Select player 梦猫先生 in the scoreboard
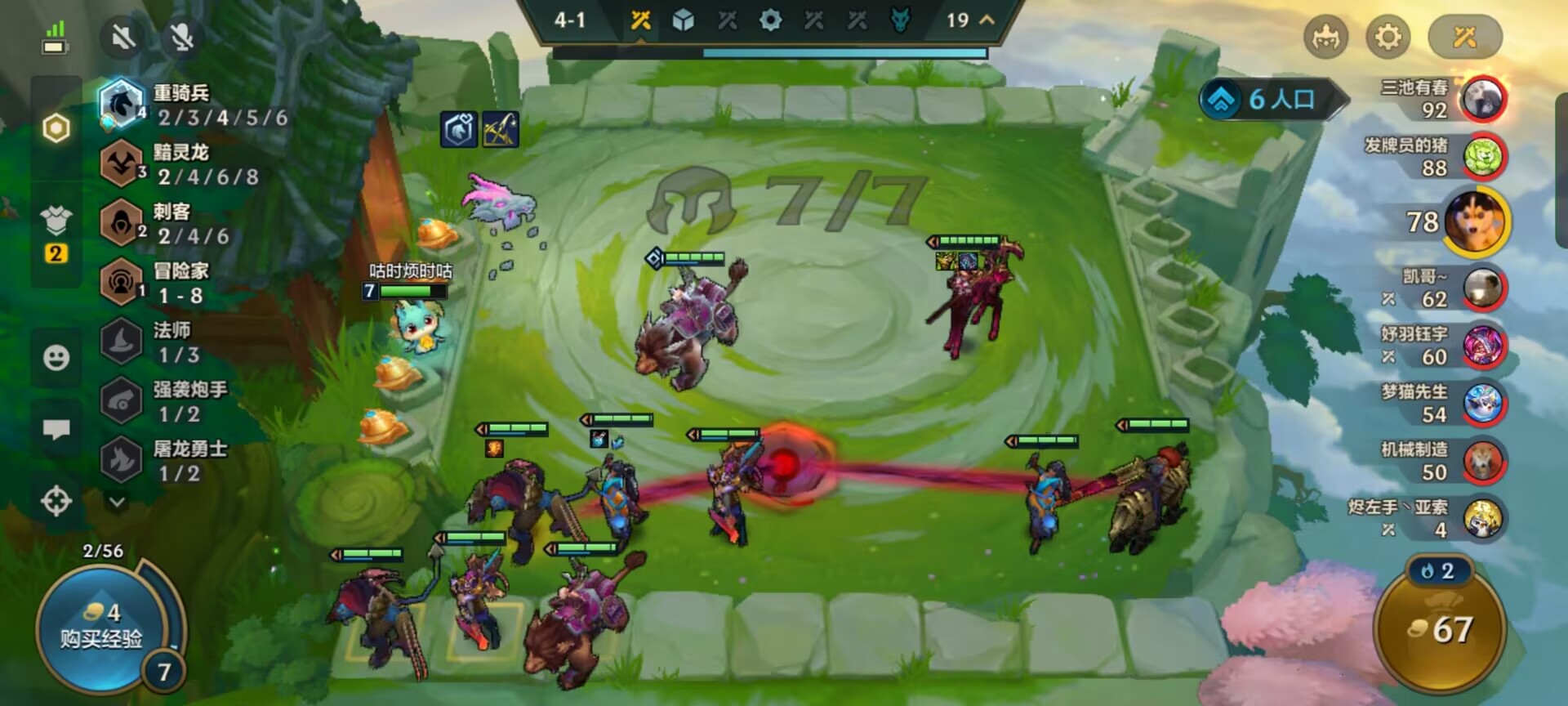The image size is (1568, 706). (1483, 404)
